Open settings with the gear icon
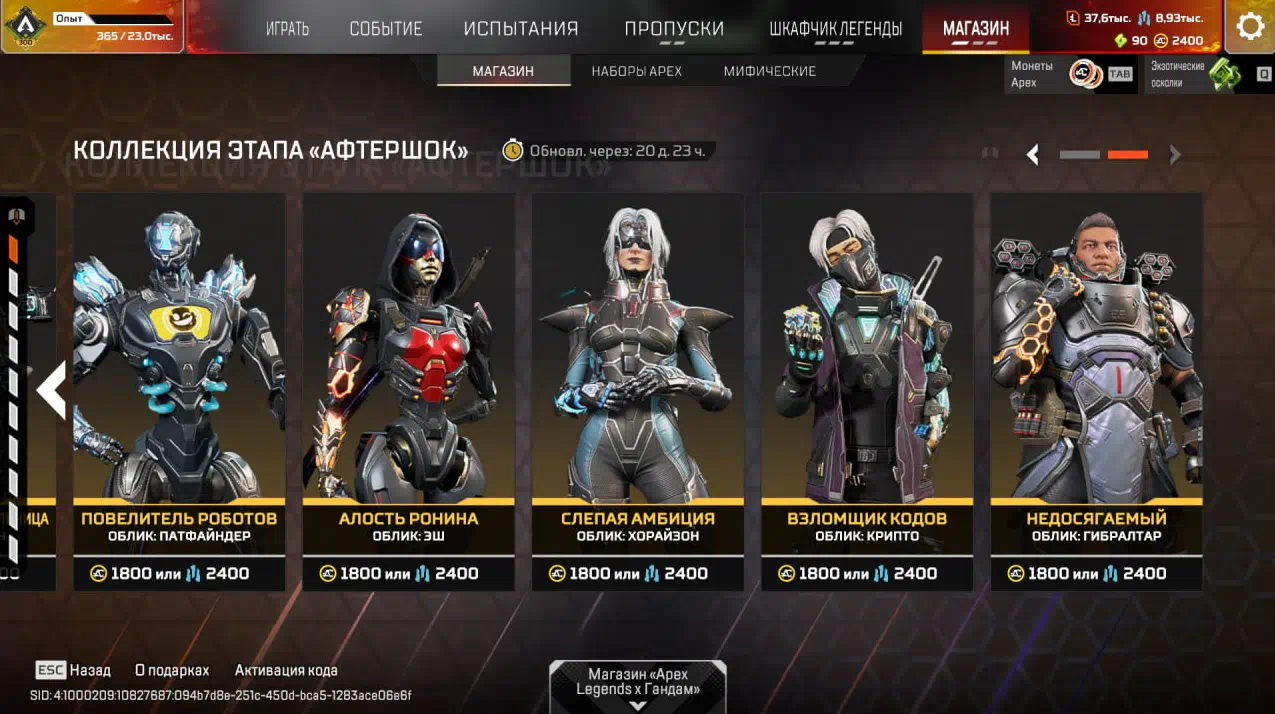This screenshot has height=714, width=1275. tap(1250, 27)
